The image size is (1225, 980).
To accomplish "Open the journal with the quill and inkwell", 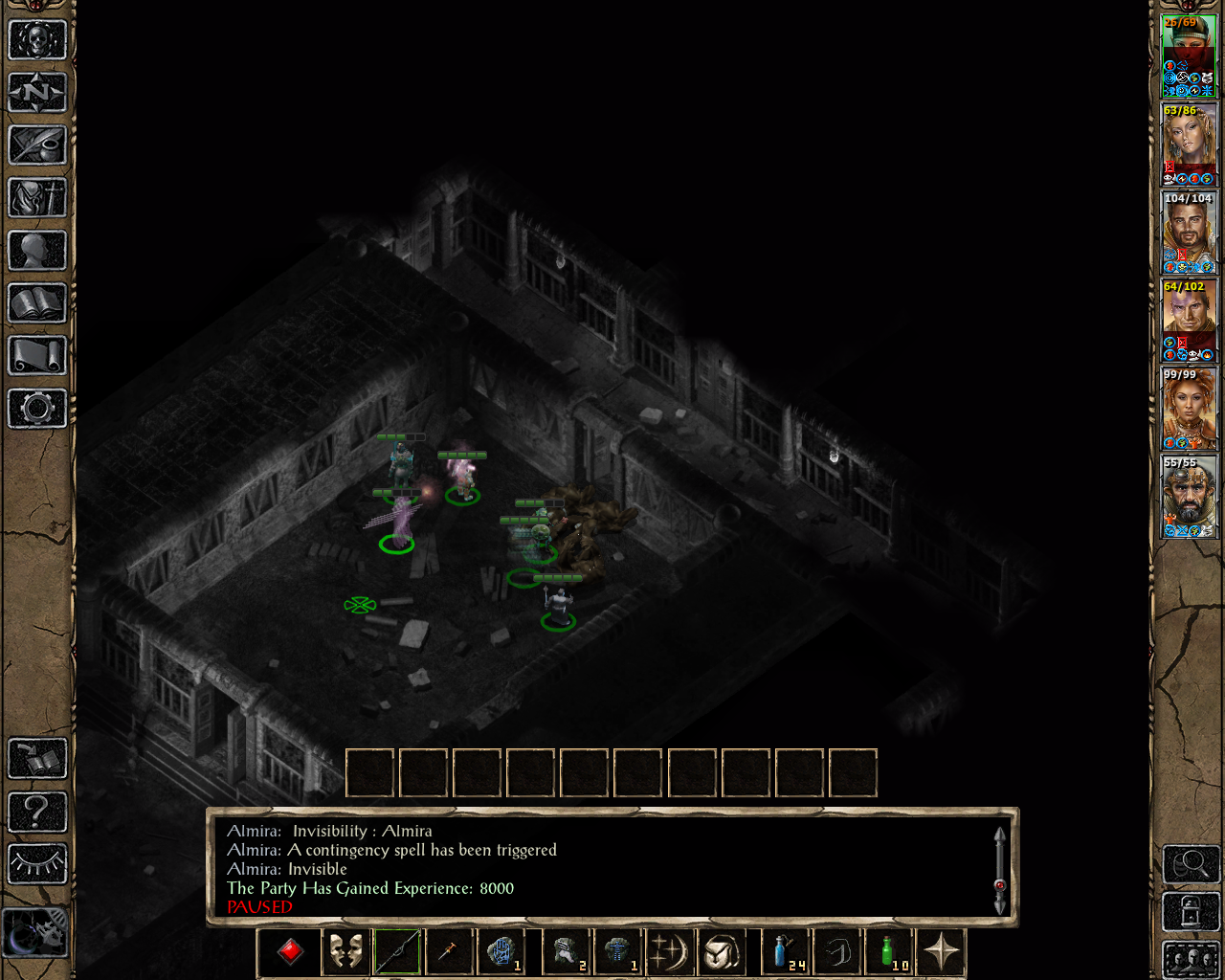I will coord(37,145).
